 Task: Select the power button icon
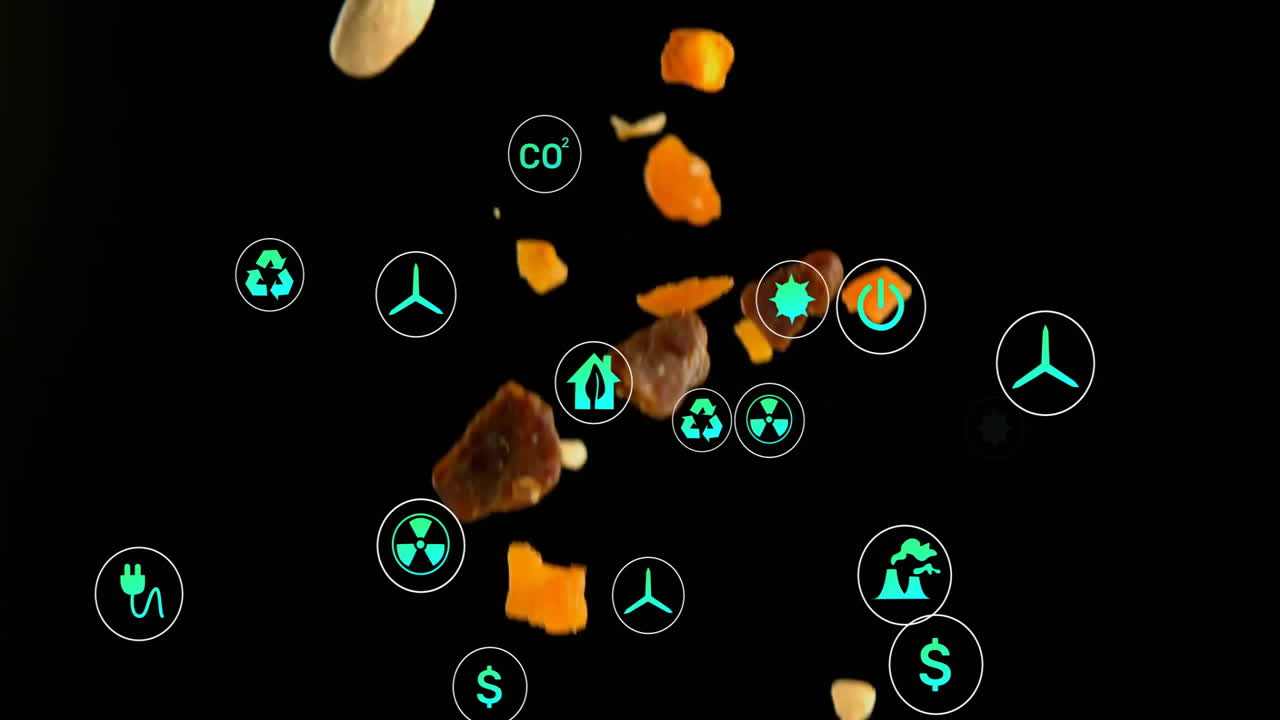click(880, 305)
